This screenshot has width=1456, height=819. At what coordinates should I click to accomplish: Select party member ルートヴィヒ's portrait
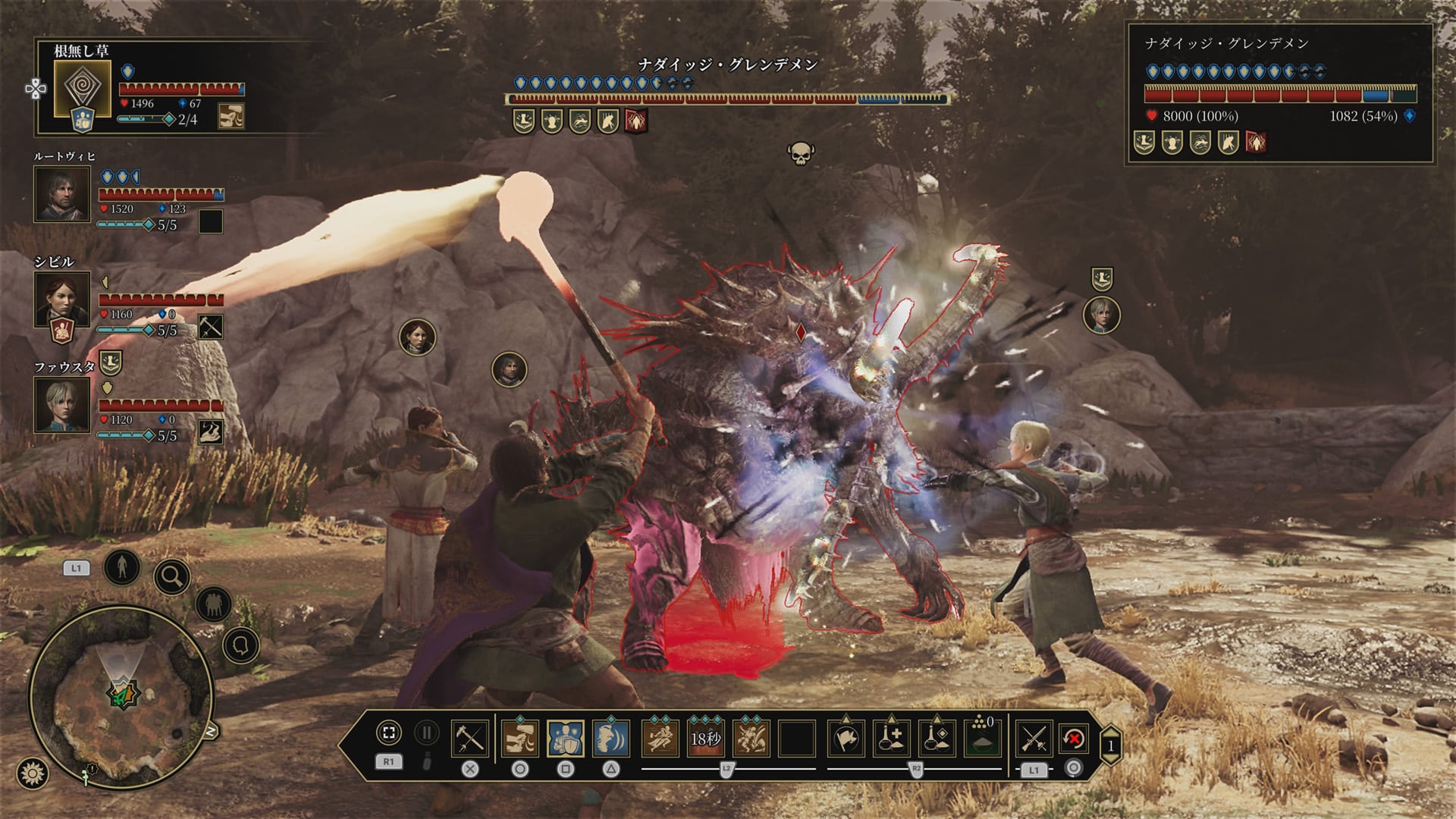(x=62, y=193)
